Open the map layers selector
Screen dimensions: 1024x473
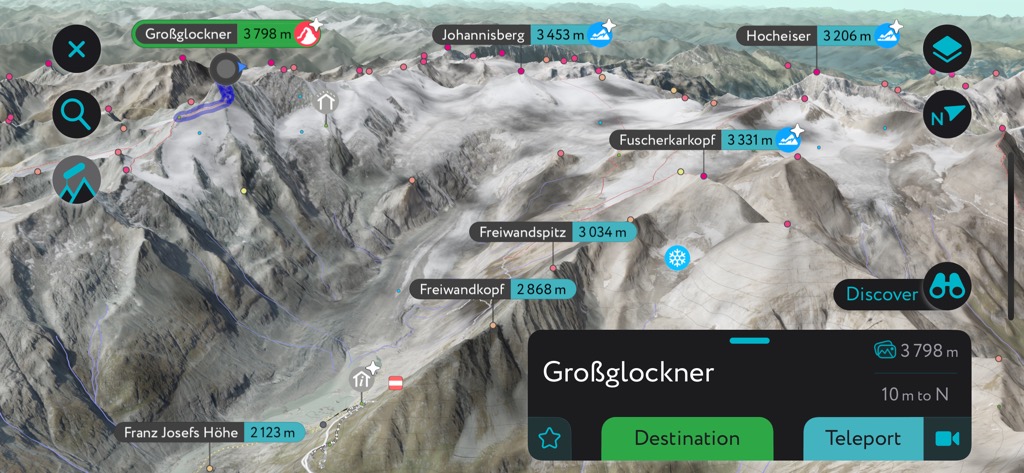(946, 49)
